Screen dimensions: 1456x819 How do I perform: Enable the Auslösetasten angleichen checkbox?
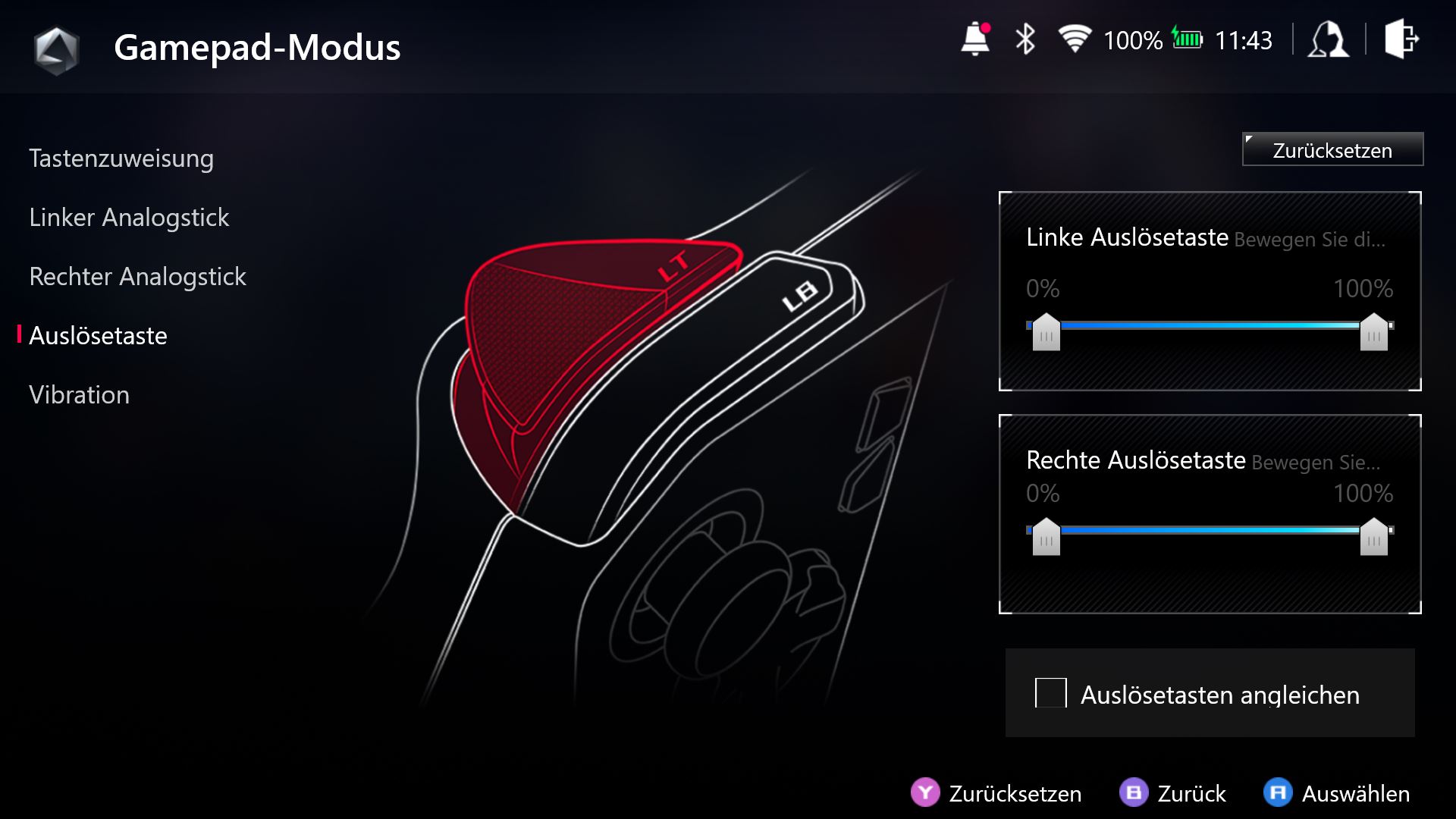coord(1051,694)
